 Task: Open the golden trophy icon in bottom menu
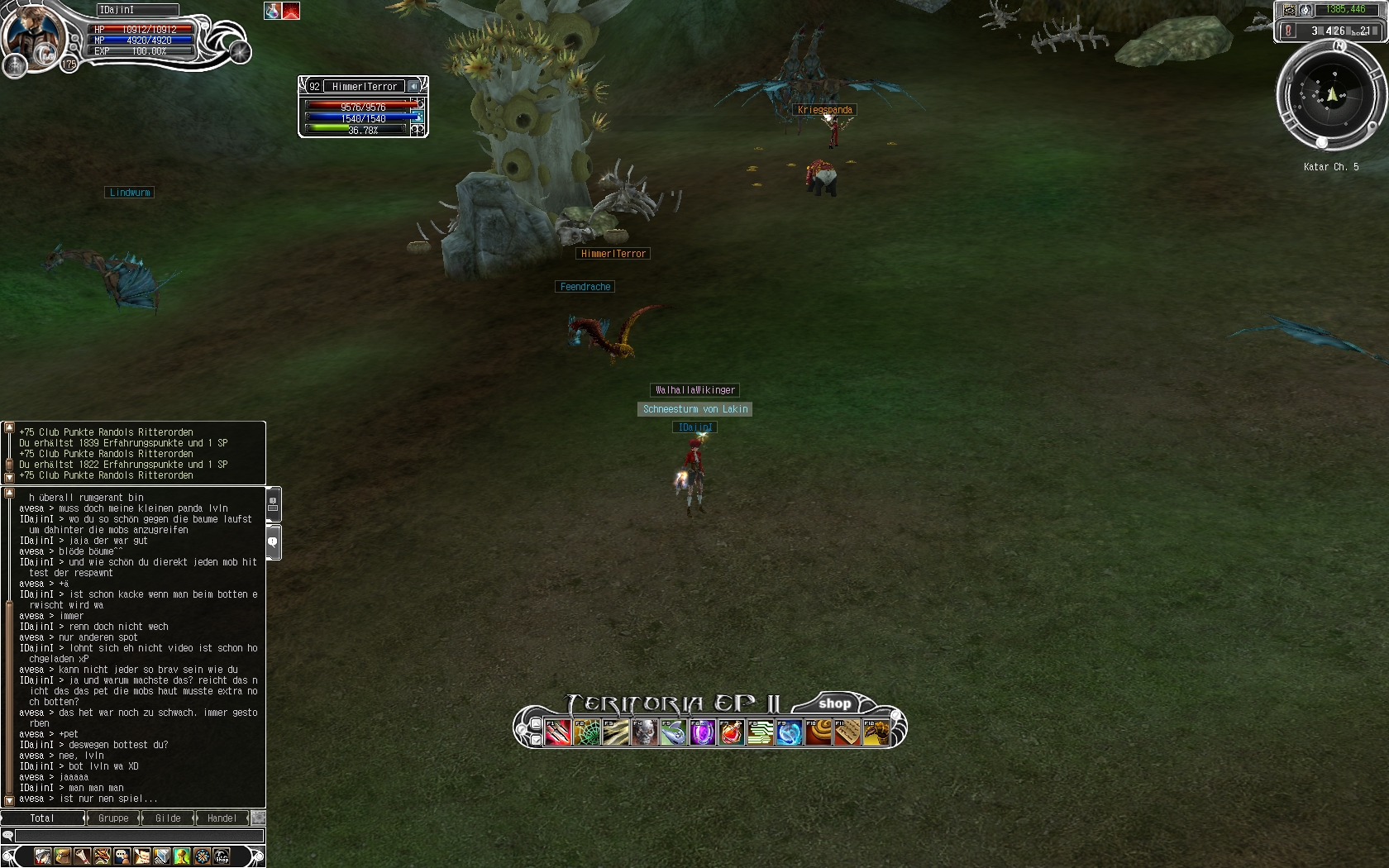[x=182, y=856]
